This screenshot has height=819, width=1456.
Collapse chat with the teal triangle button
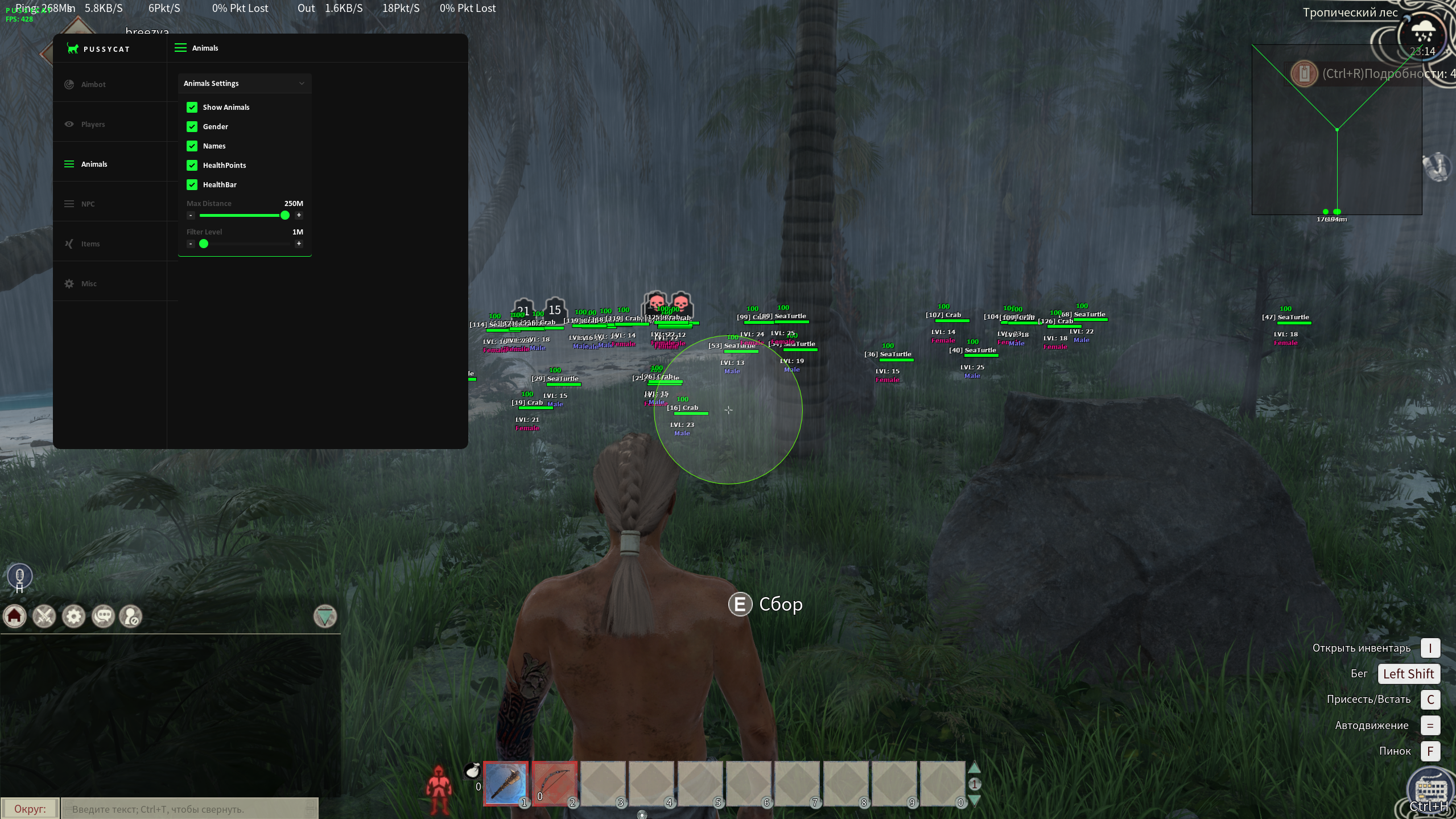pos(325,616)
